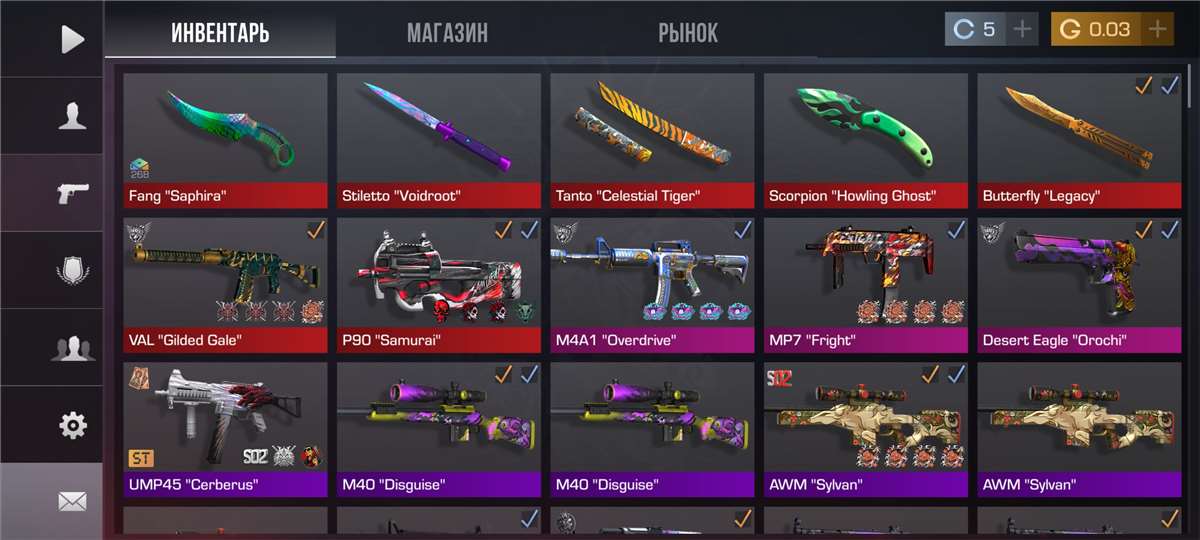Pick the Scorpion "Howling Ghost" knife
1200x540 pixels.
[x=866, y=137]
